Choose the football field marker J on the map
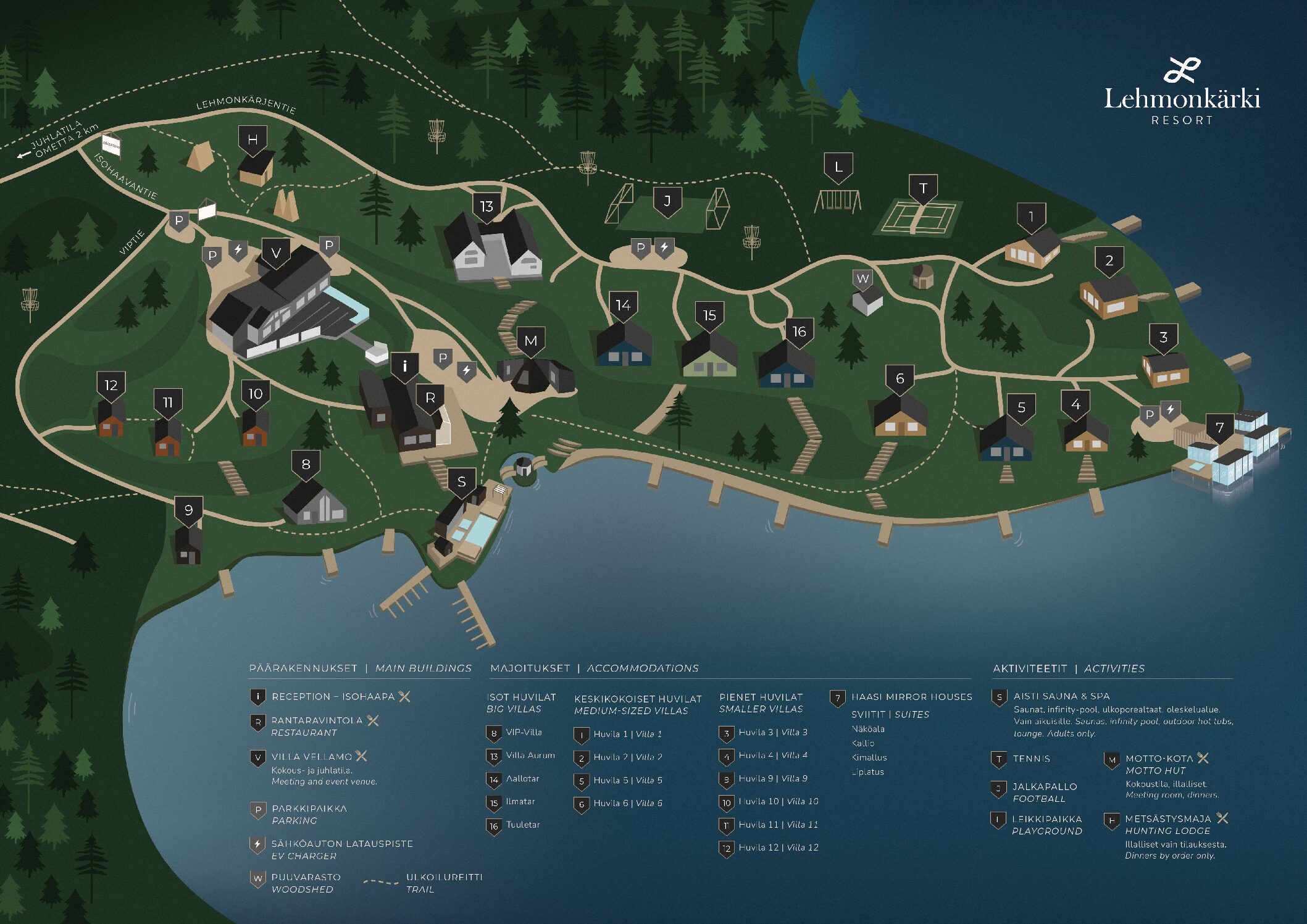 click(x=667, y=202)
